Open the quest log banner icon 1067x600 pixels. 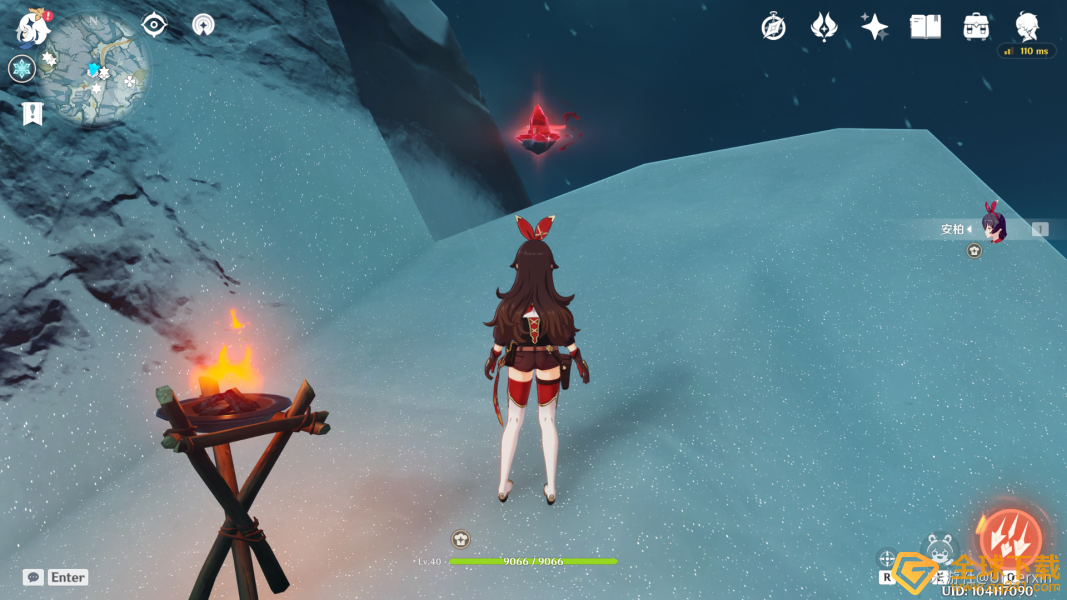coord(32,113)
